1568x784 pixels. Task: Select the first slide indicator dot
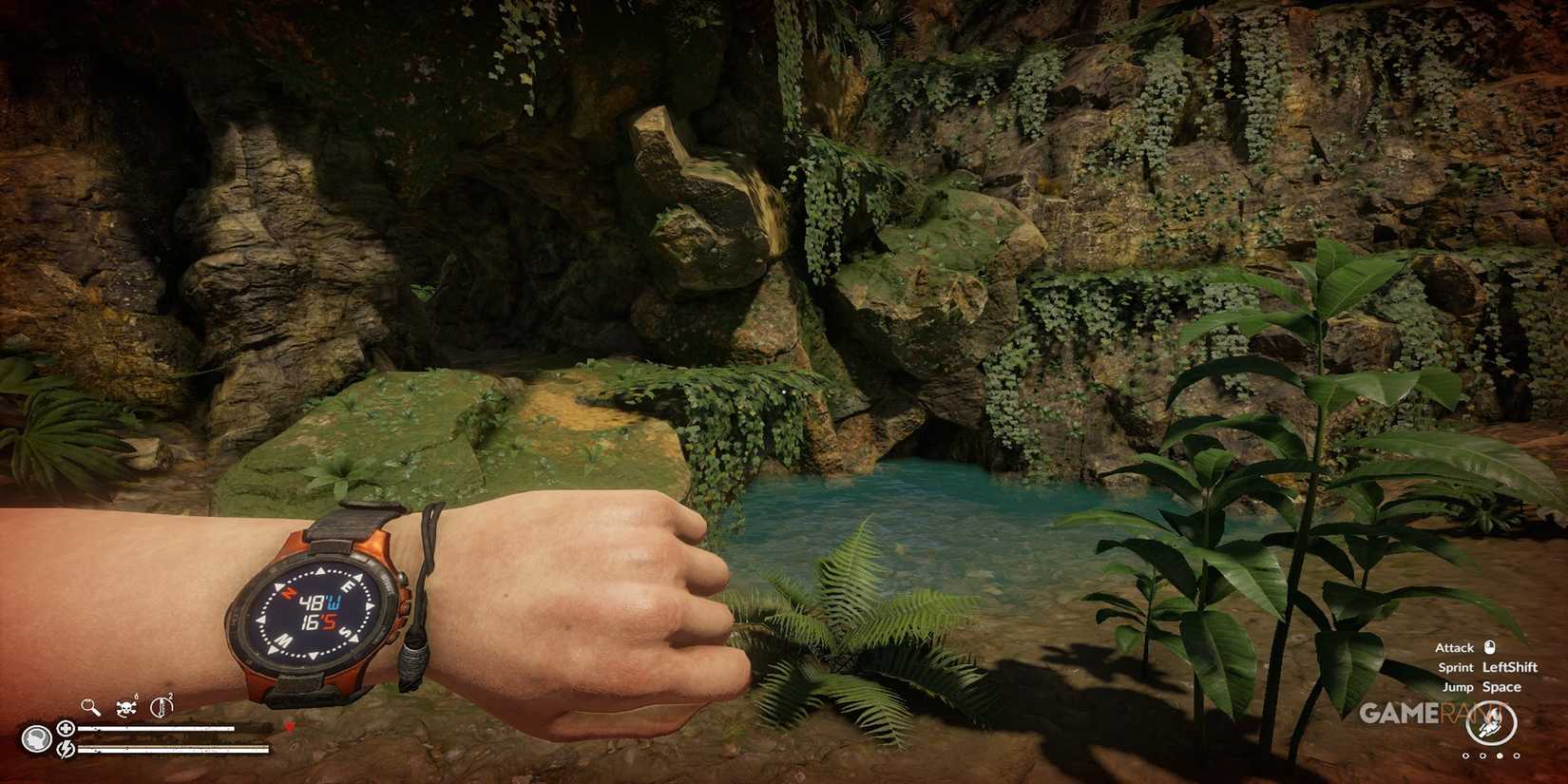[1466, 755]
